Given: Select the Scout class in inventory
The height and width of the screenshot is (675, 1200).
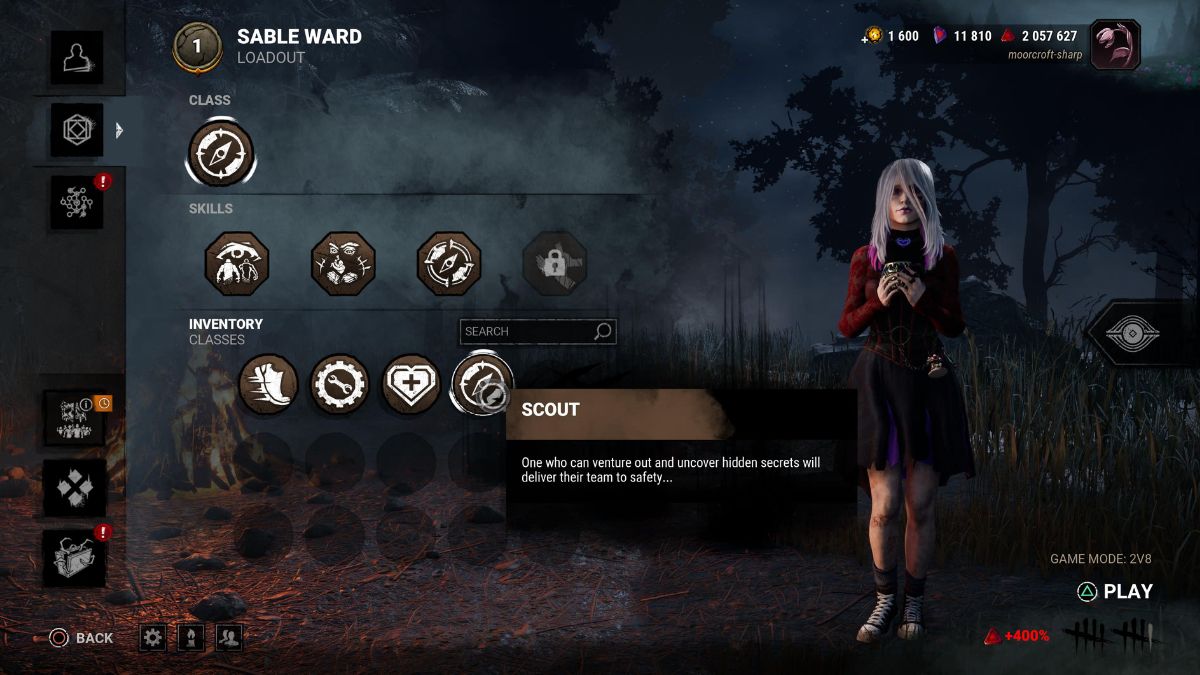Looking at the screenshot, I should coord(482,384).
